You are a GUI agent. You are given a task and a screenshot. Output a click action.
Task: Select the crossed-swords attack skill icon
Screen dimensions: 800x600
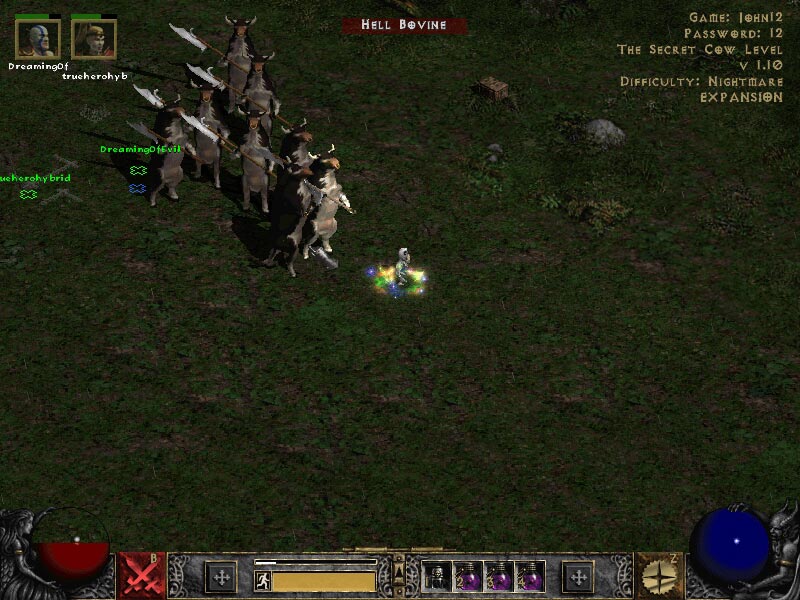tap(141, 576)
